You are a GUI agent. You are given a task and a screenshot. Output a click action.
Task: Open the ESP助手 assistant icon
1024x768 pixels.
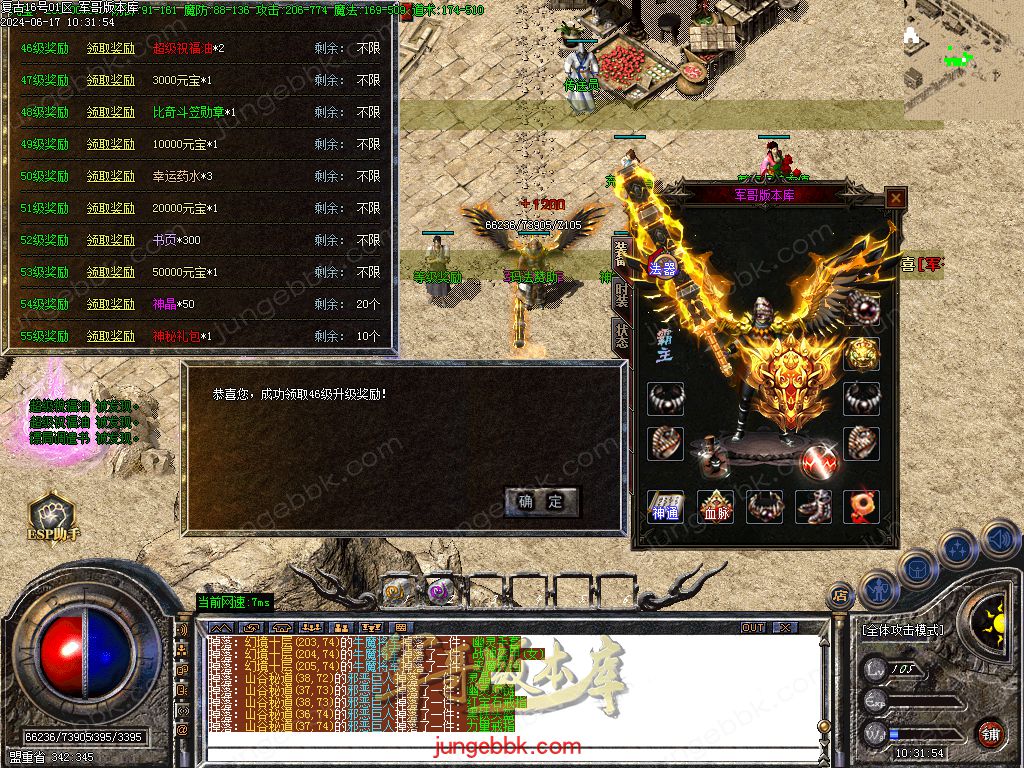point(51,518)
